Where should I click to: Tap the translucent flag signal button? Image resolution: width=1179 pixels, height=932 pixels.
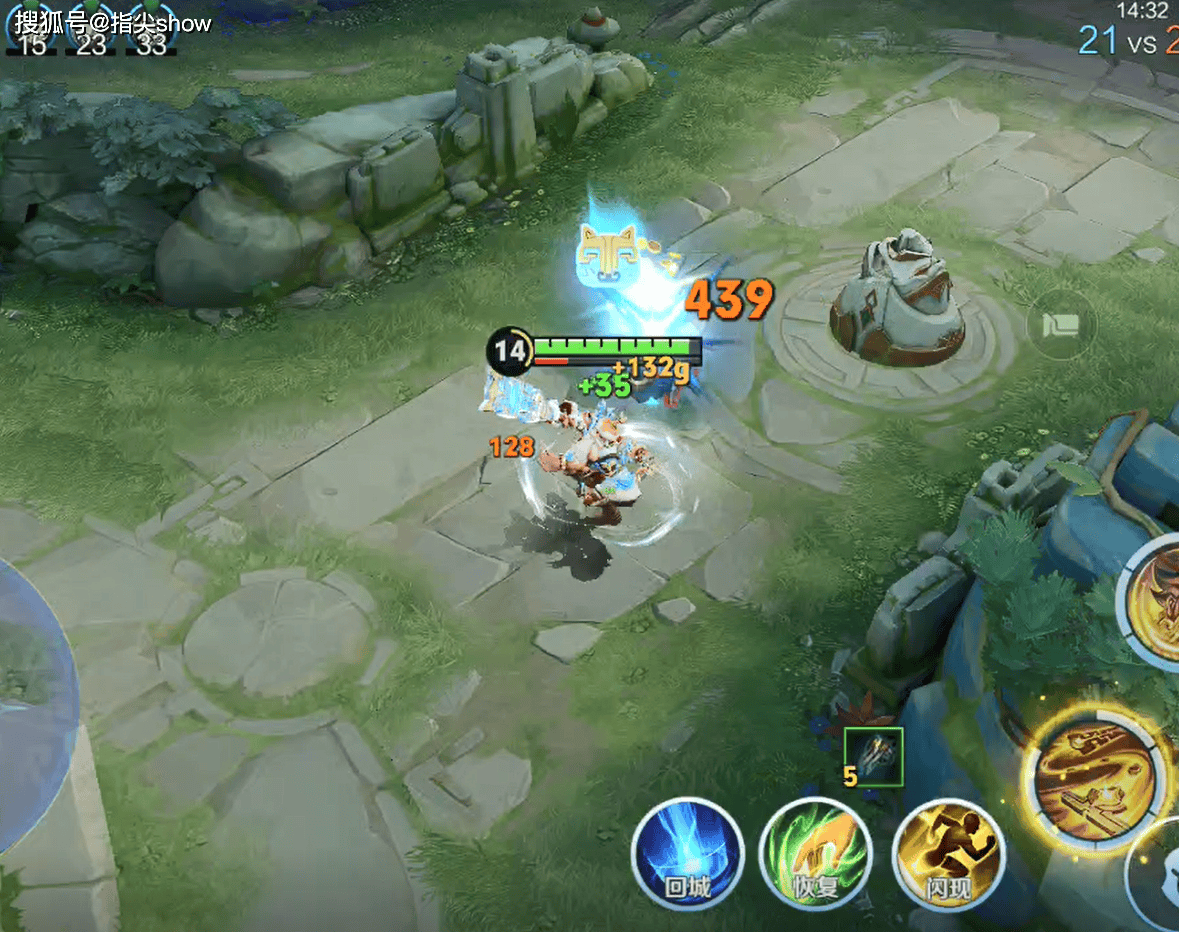coord(1061,324)
